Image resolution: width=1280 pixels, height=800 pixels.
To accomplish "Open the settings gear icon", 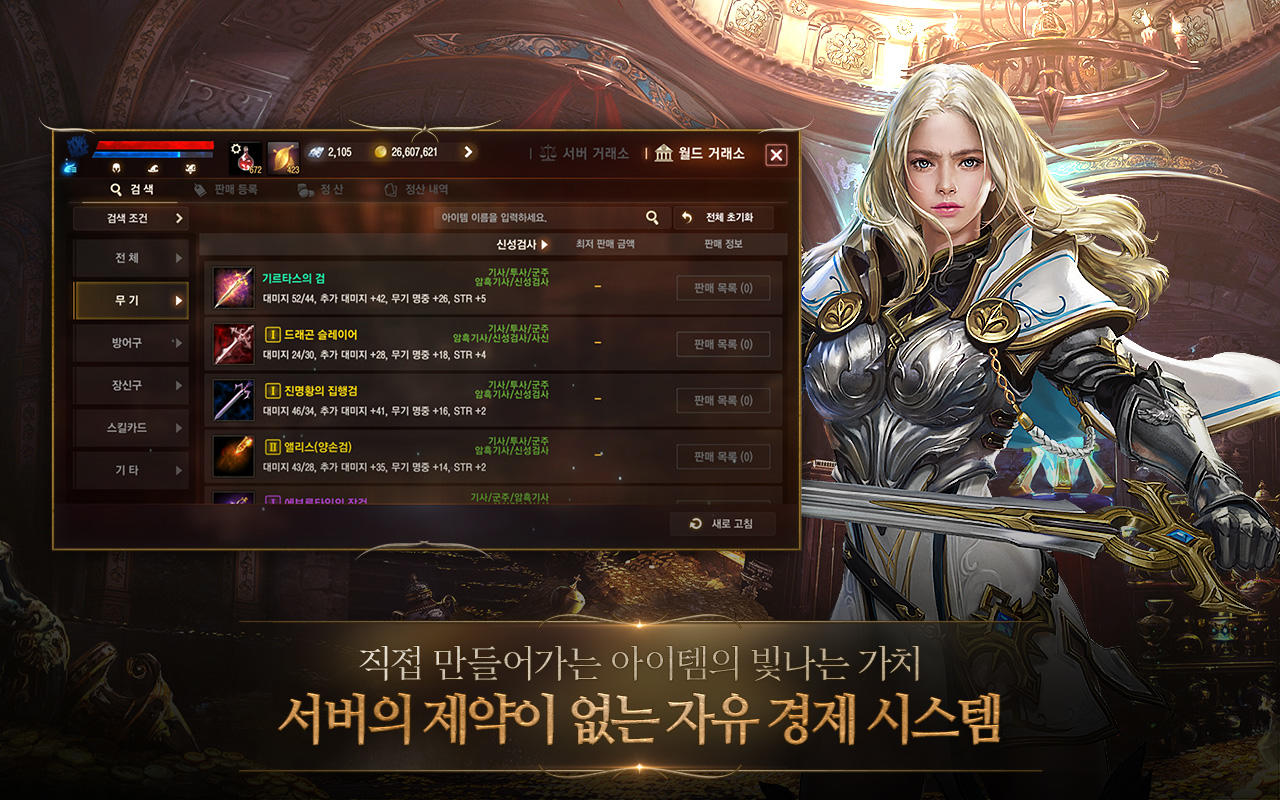I will coord(237,150).
